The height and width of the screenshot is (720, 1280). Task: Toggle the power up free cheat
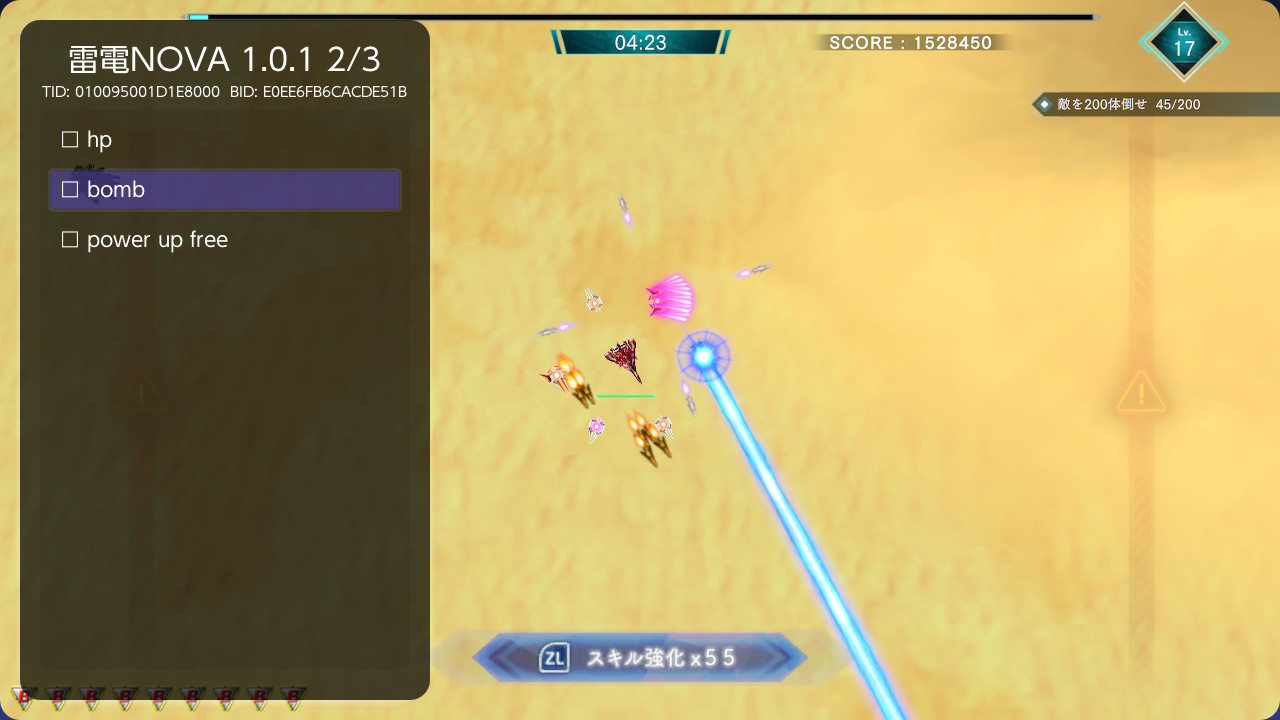point(70,239)
